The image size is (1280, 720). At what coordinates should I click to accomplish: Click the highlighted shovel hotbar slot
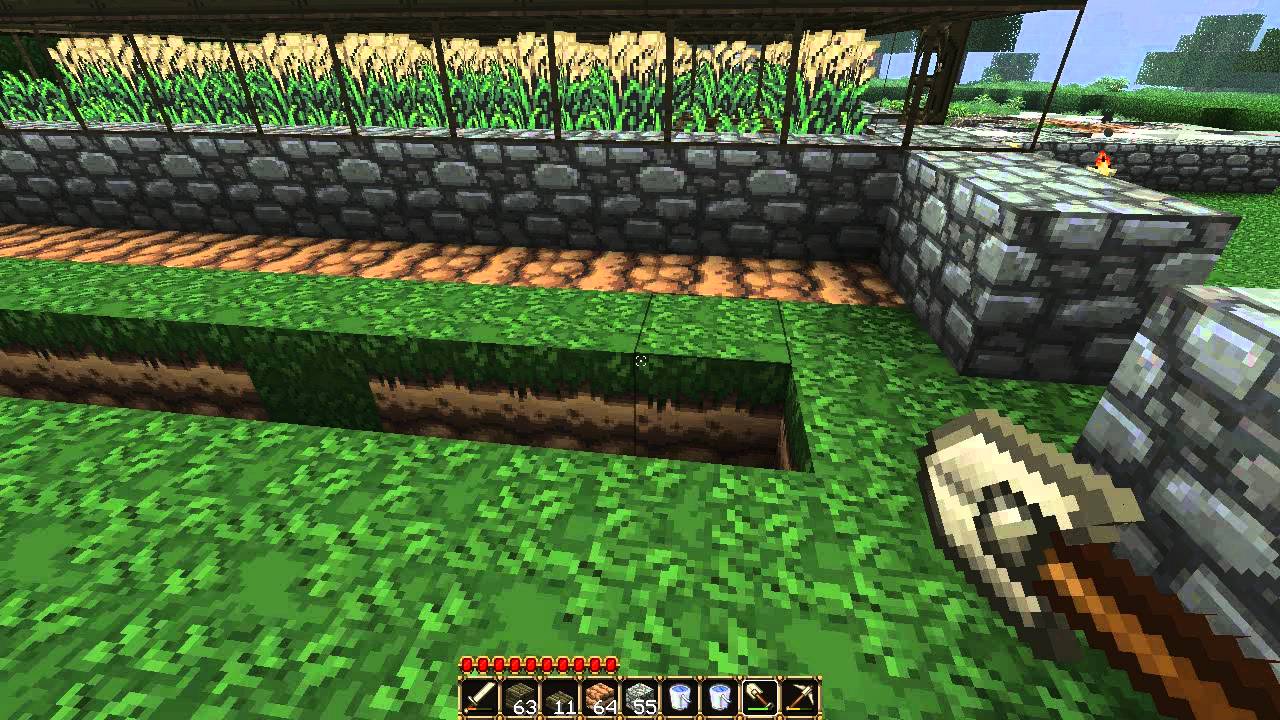(760, 697)
